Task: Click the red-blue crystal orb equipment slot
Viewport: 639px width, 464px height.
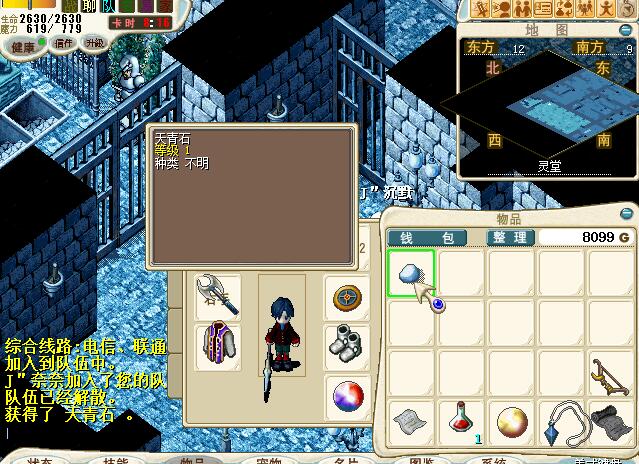Action: [348, 396]
